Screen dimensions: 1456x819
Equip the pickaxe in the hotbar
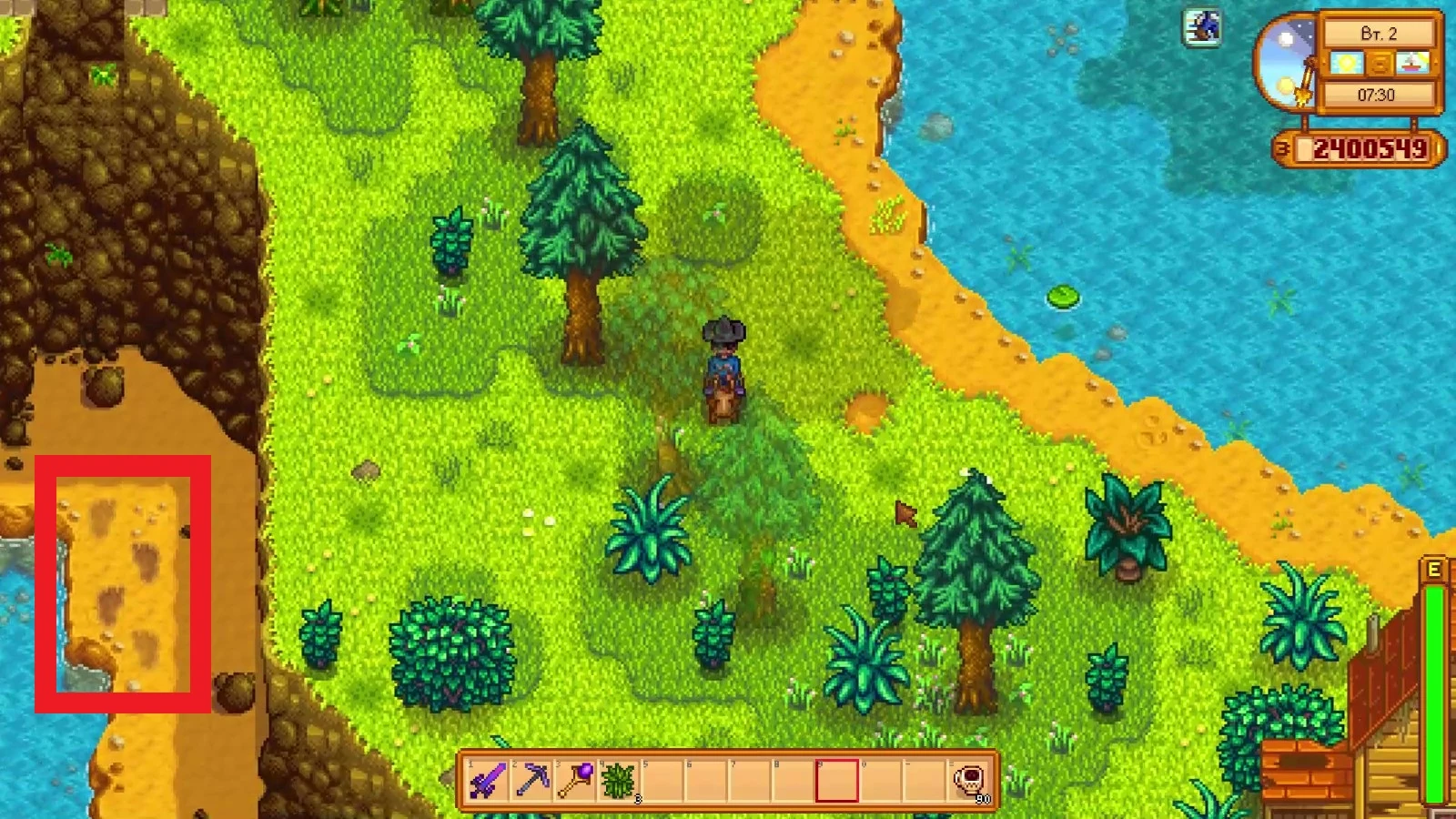coord(531,780)
